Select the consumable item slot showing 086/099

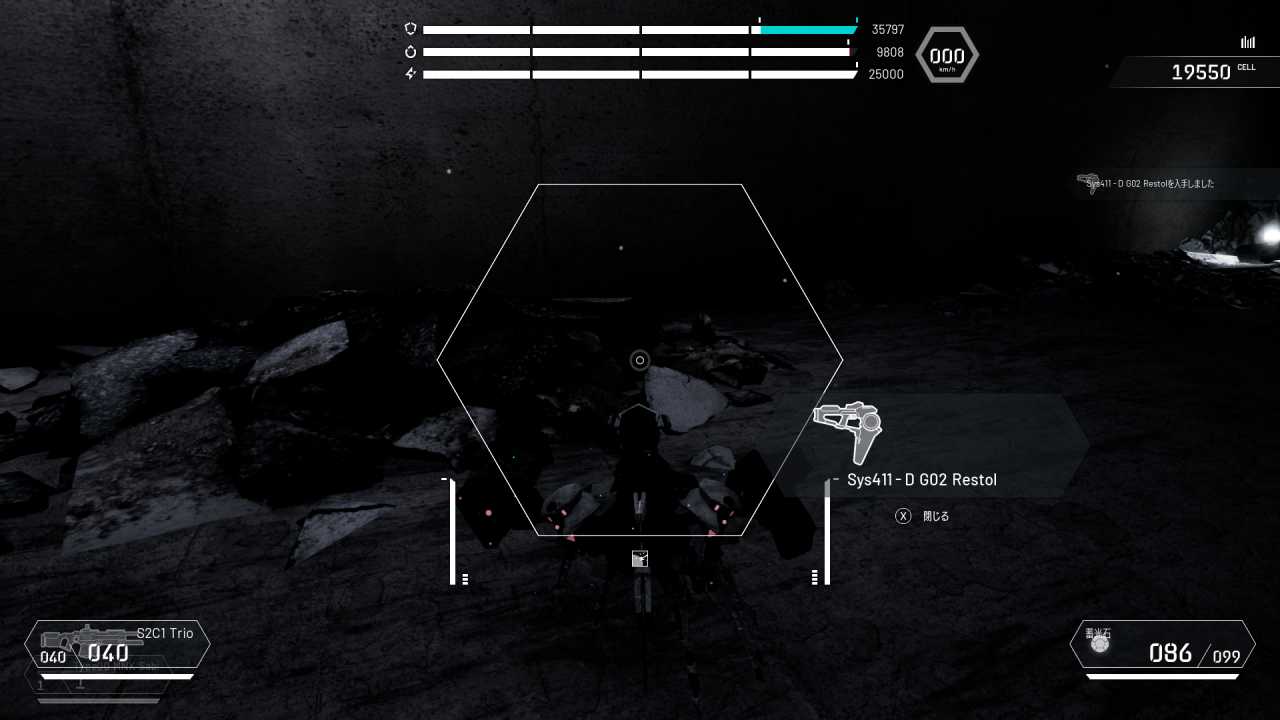point(1162,645)
